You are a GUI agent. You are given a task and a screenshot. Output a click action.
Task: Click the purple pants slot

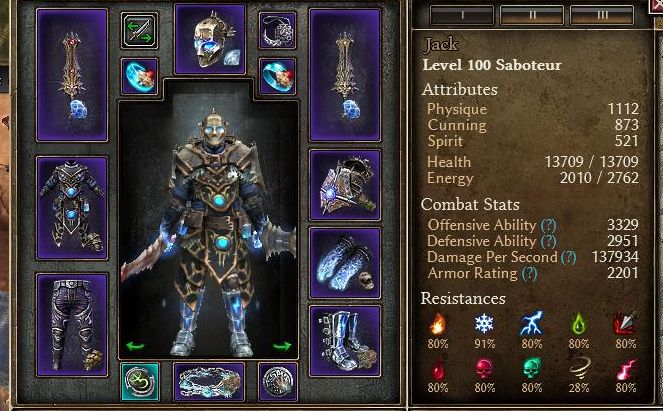pyautogui.click(x=72, y=324)
